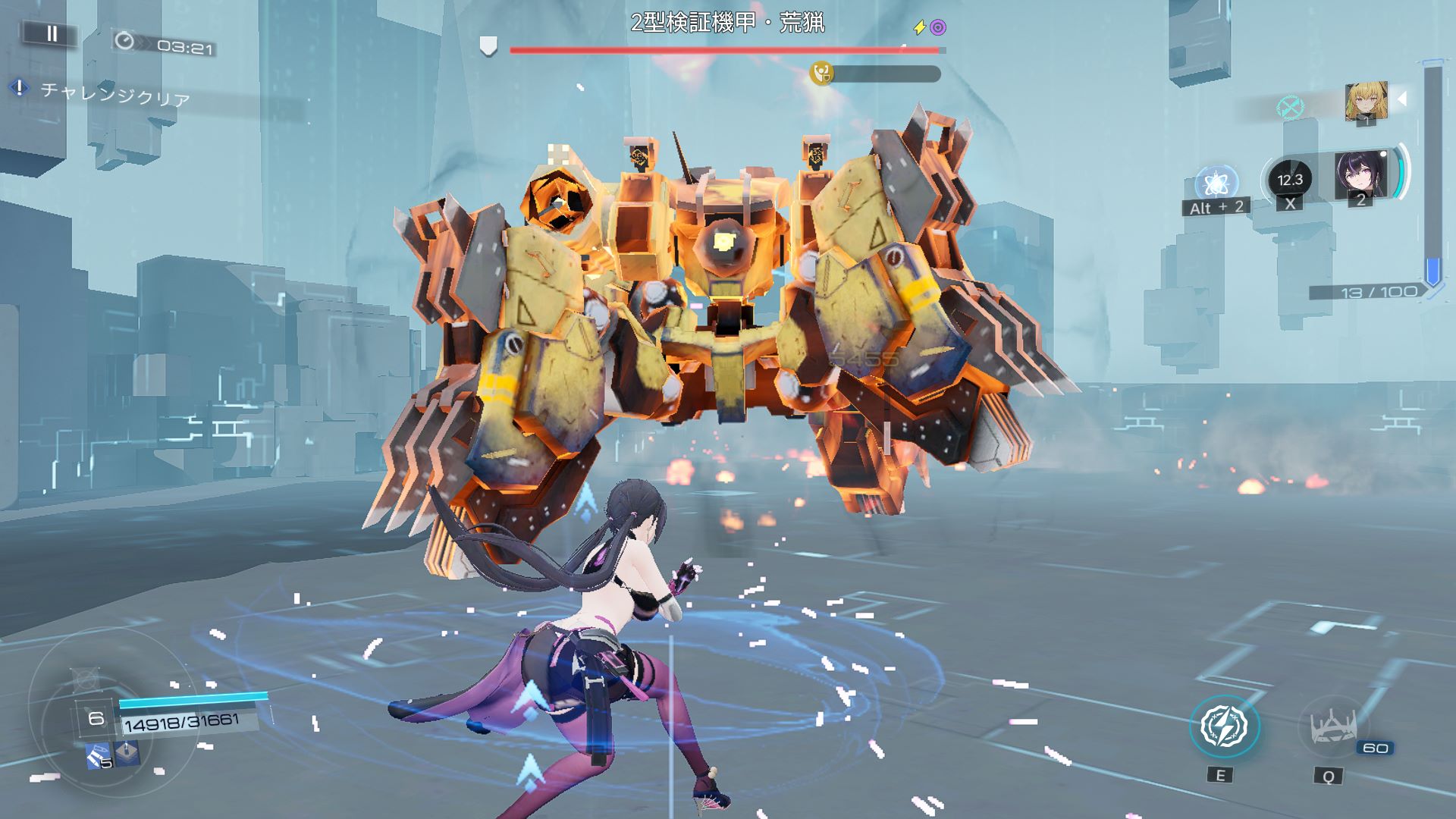Trigger the crown ultimate skill
Screen dimensions: 1456x819
[x=1329, y=728]
